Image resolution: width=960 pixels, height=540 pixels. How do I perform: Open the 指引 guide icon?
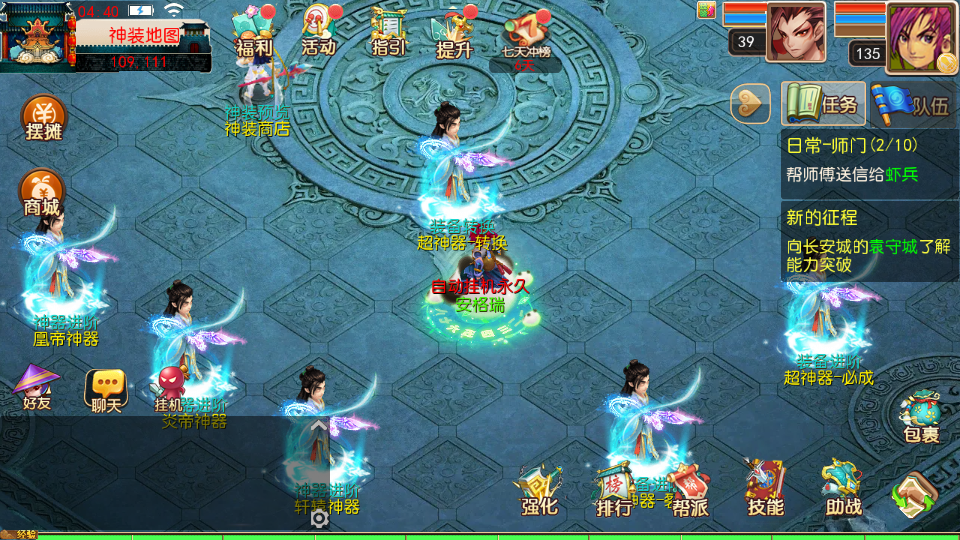pyautogui.click(x=388, y=35)
